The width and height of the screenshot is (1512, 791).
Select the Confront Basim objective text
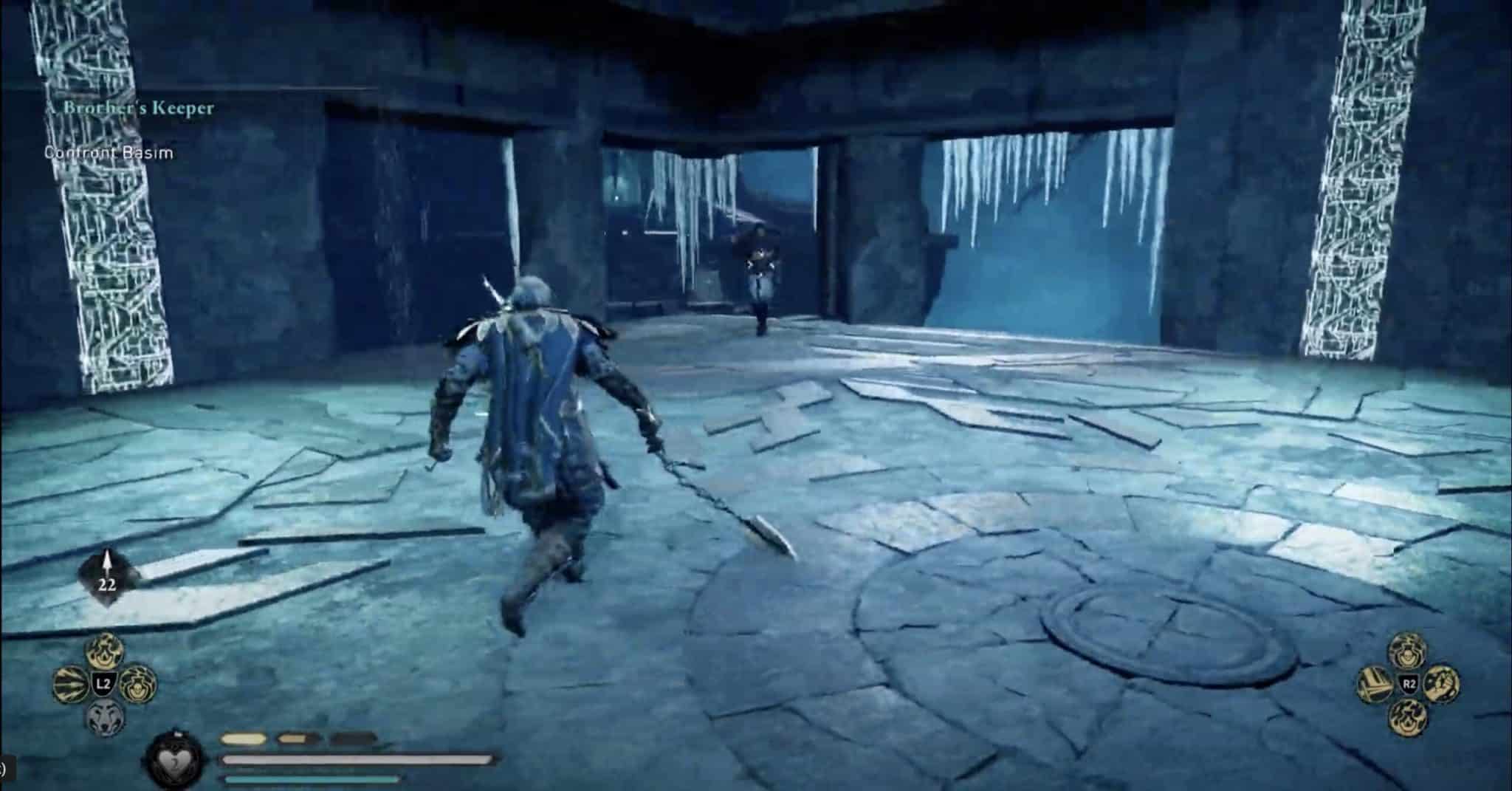point(108,154)
